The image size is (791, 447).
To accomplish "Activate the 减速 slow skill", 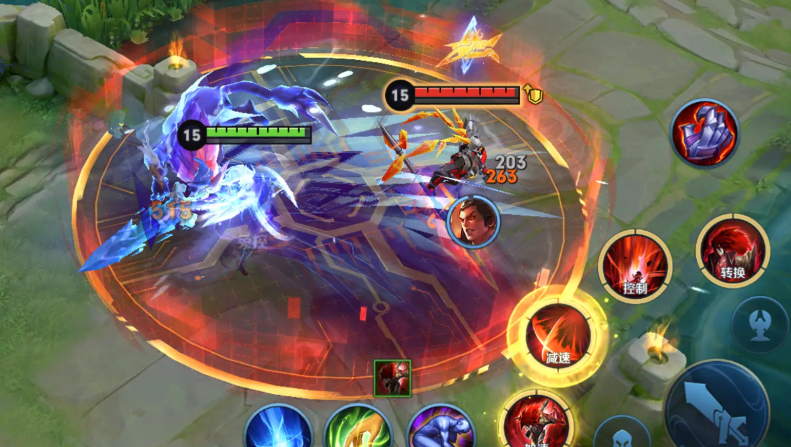I will [x=557, y=332].
